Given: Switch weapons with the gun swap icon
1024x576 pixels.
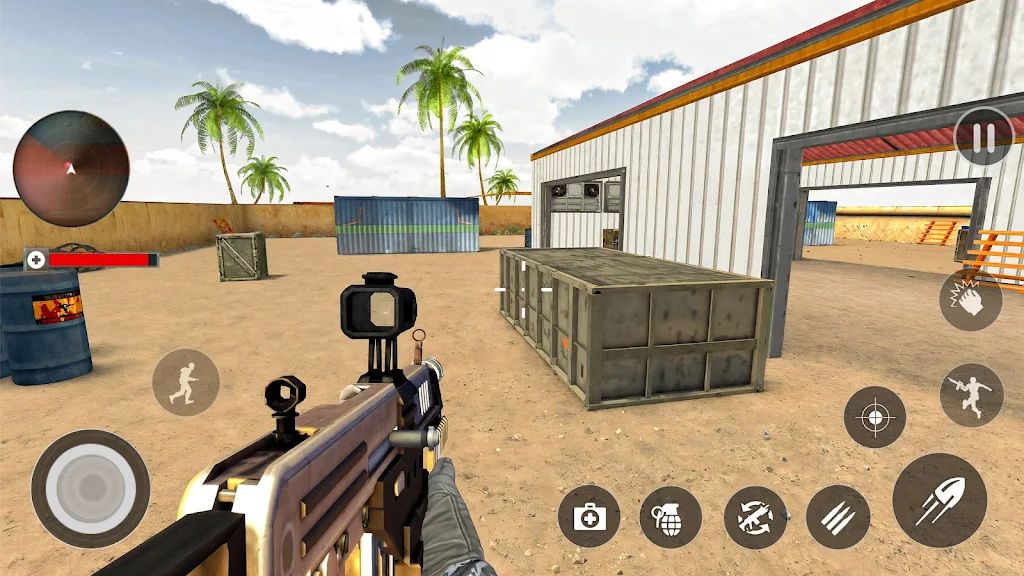Looking at the screenshot, I should coord(755,517).
